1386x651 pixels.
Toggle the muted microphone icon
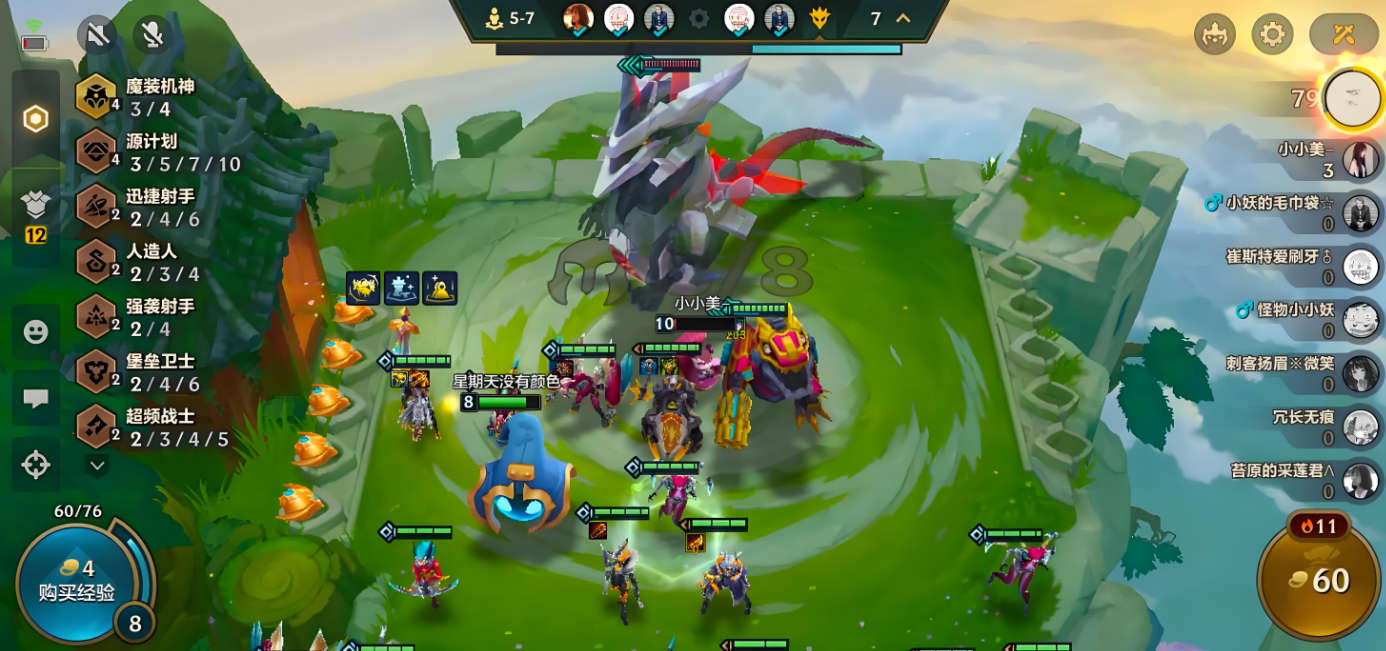(x=152, y=36)
